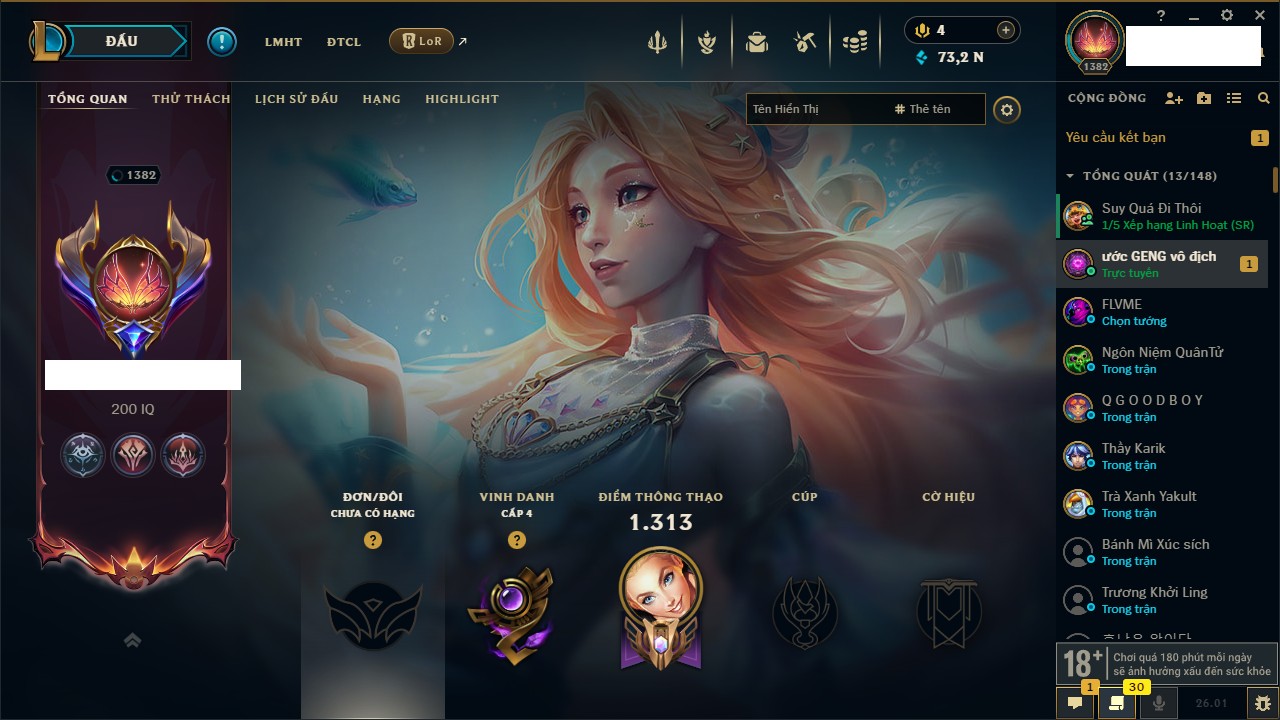Screen dimensions: 1280x720
Task: Open the client settings gear
Action: pos(1227,15)
